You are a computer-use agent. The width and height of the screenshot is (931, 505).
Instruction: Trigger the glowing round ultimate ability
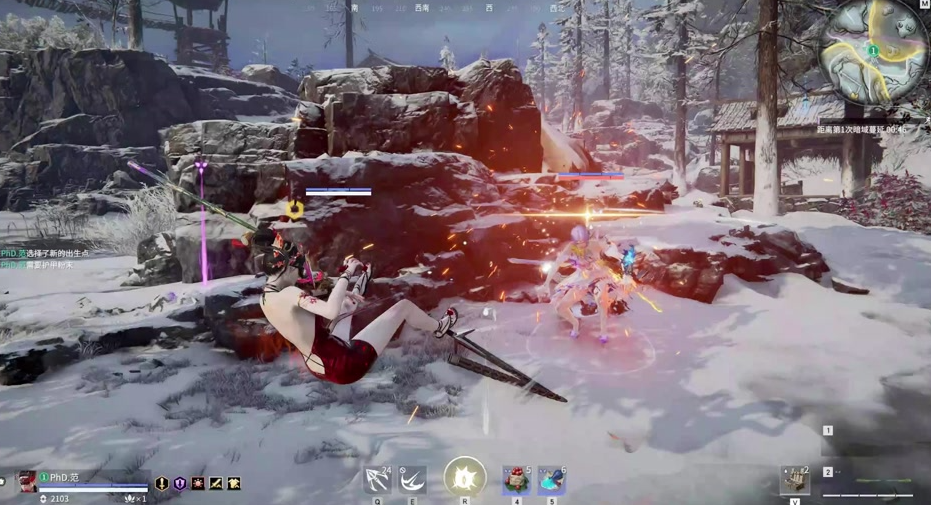[x=465, y=478]
